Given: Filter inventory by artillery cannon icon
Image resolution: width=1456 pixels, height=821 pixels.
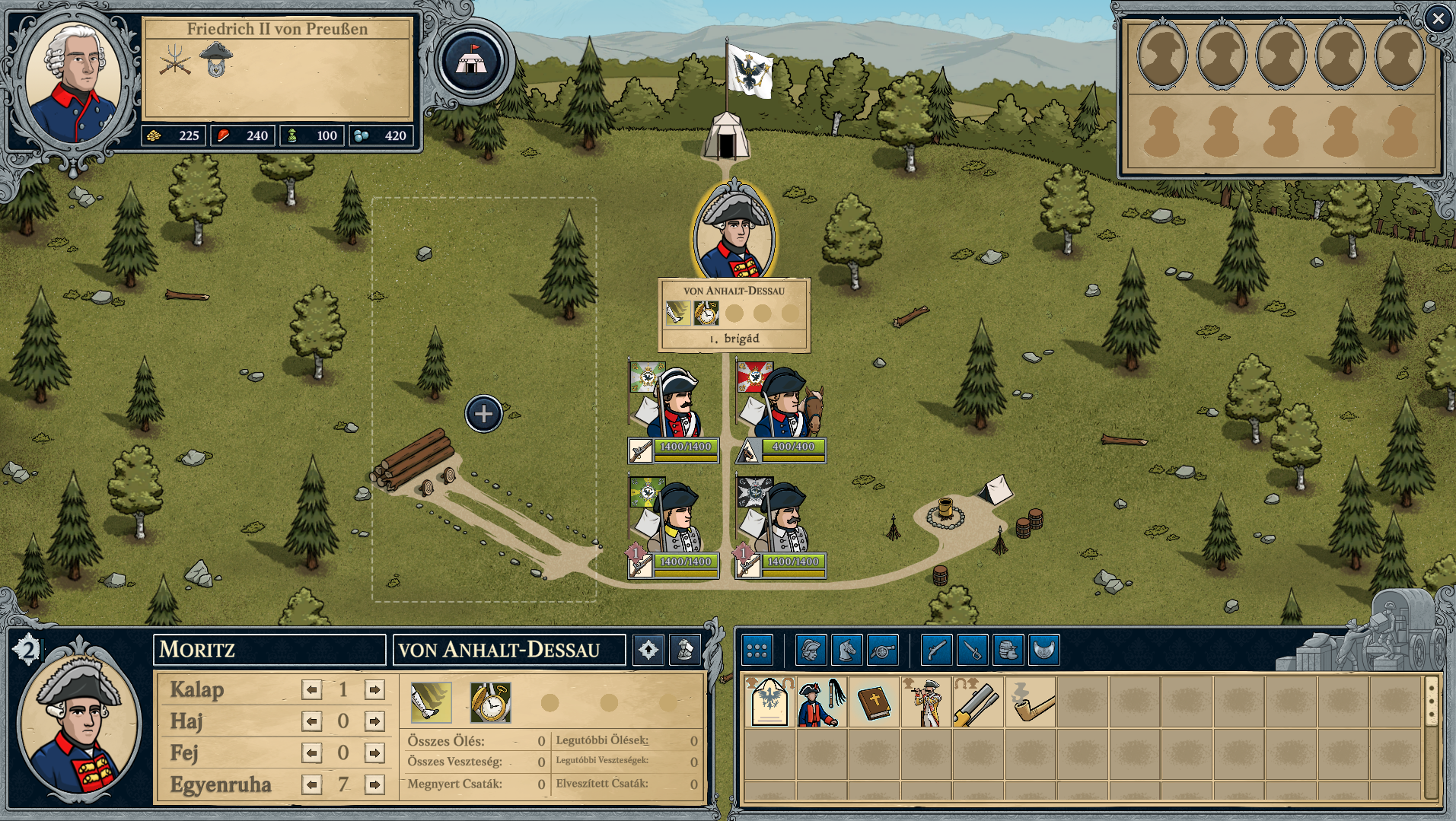Looking at the screenshot, I should (882, 650).
